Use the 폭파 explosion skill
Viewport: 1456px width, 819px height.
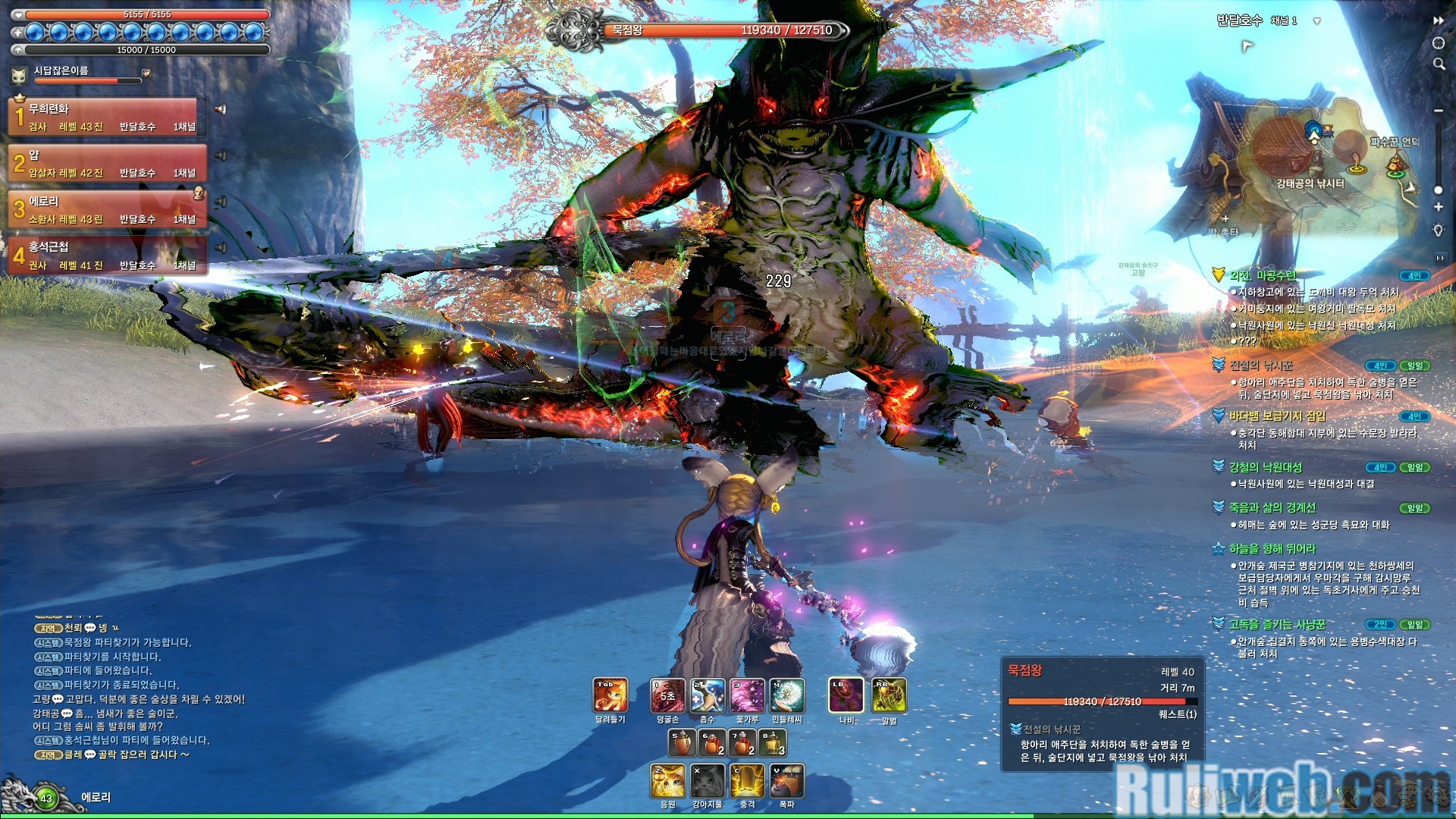click(787, 781)
